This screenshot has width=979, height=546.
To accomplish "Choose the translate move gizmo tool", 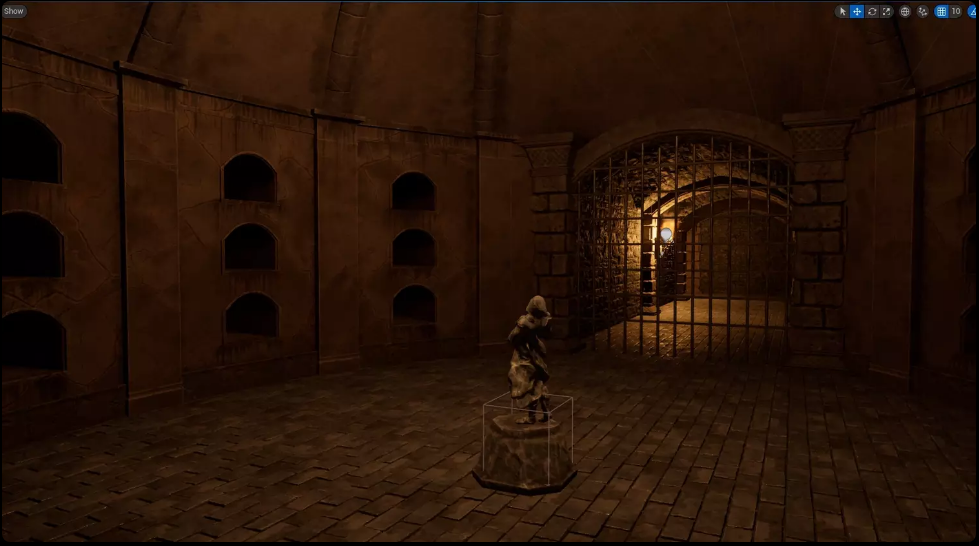I will (x=857, y=11).
